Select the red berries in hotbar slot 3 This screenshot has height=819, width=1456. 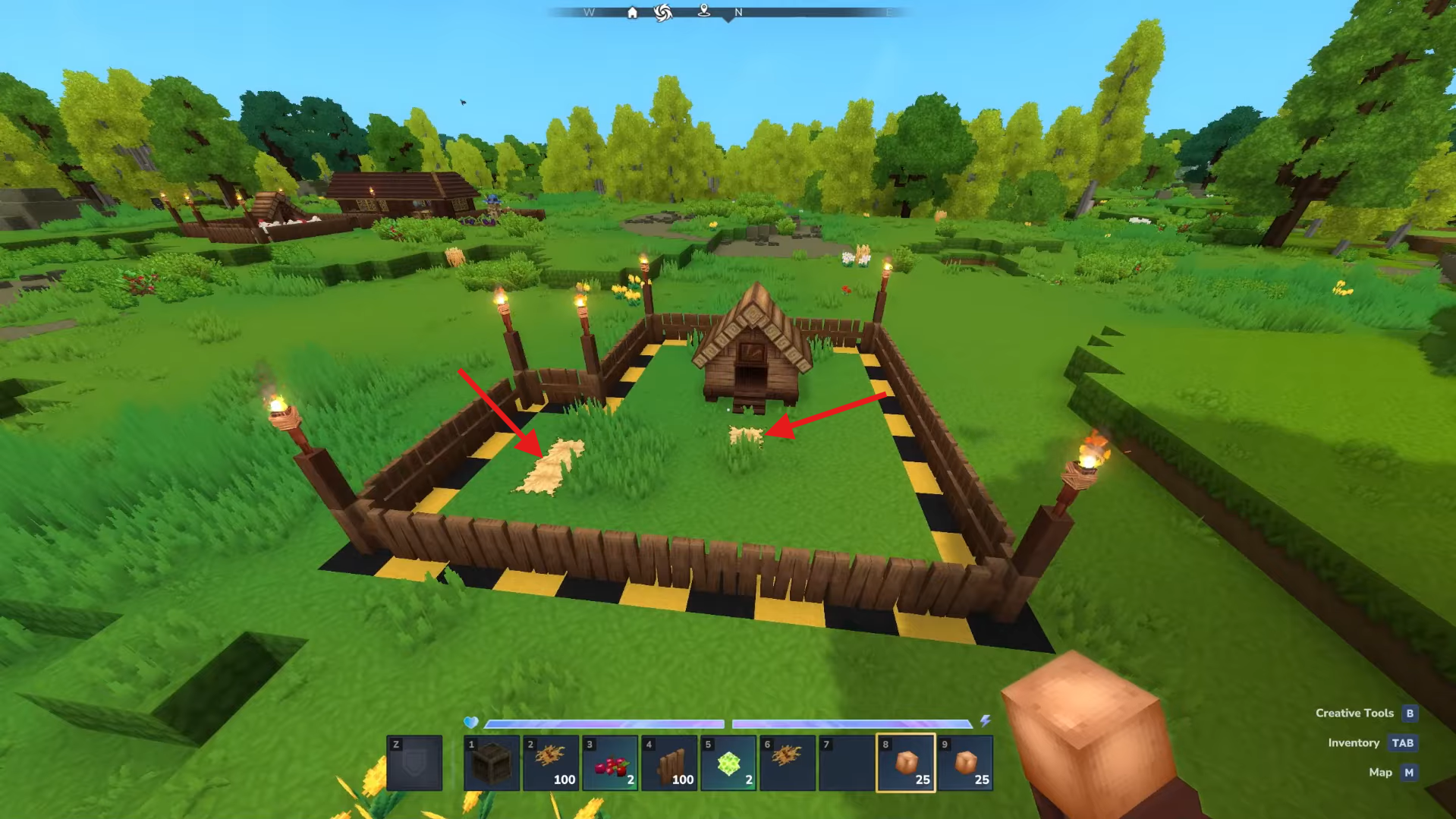coord(609,763)
